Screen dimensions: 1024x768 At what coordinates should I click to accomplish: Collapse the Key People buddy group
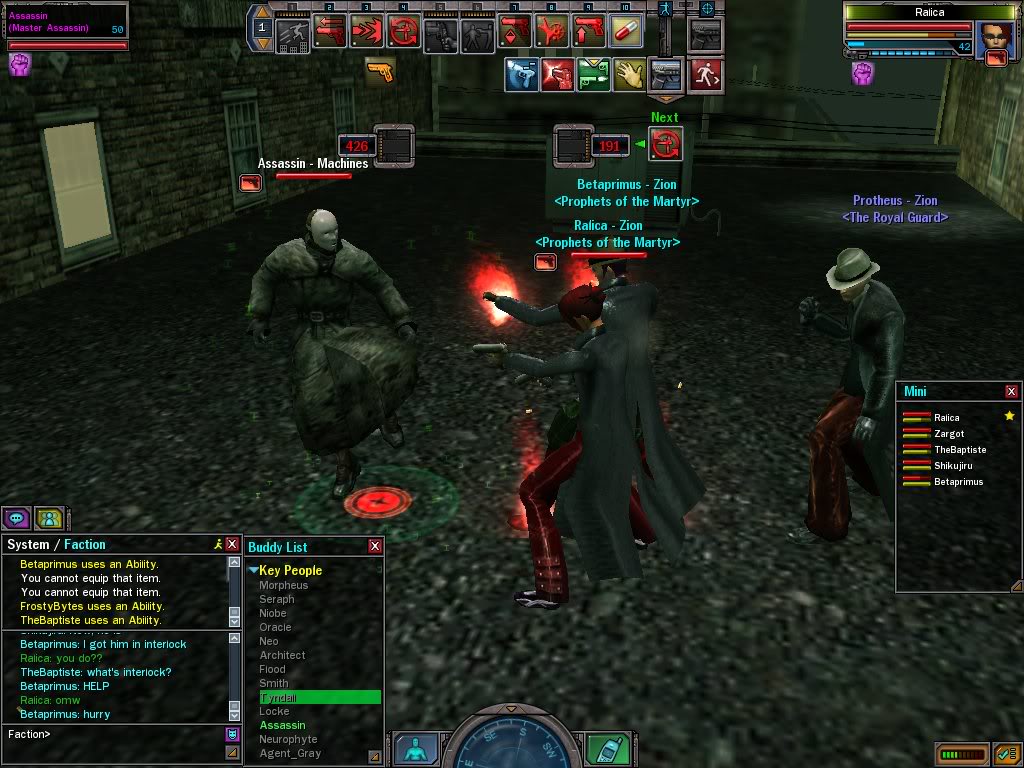[x=253, y=570]
